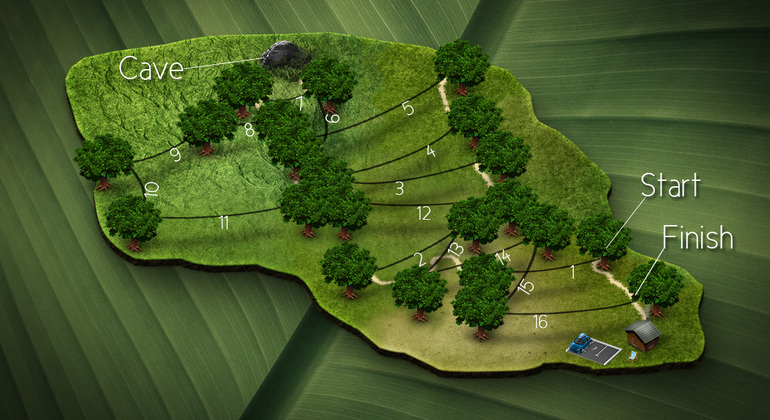Select the level 13 marker
770x420 pixels.
(455, 249)
